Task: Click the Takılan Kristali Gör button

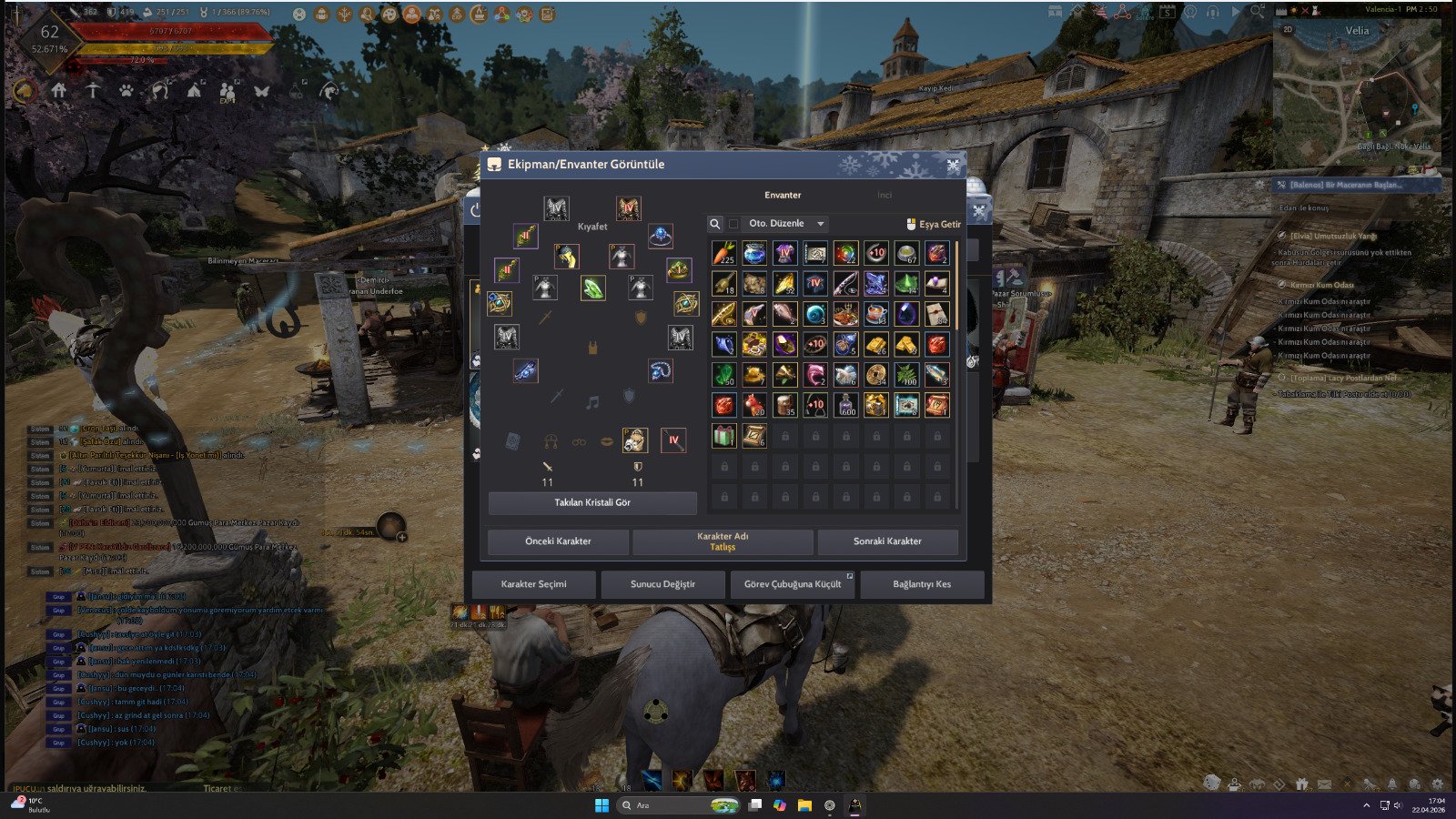Action: pos(592,502)
